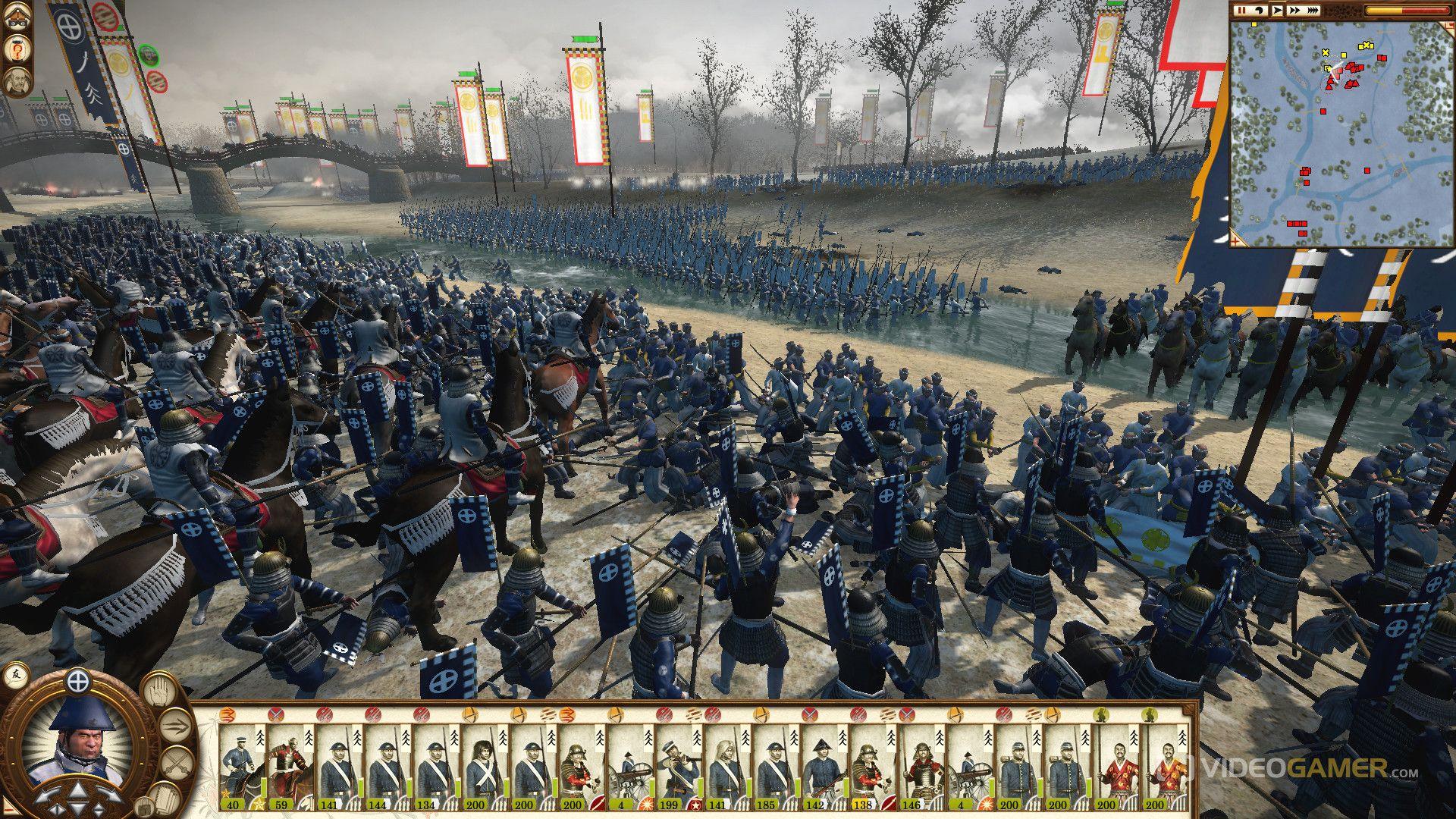Select the crossed swords melee attack icon
Image resolution: width=1456 pixels, height=819 pixels.
click(x=176, y=763)
